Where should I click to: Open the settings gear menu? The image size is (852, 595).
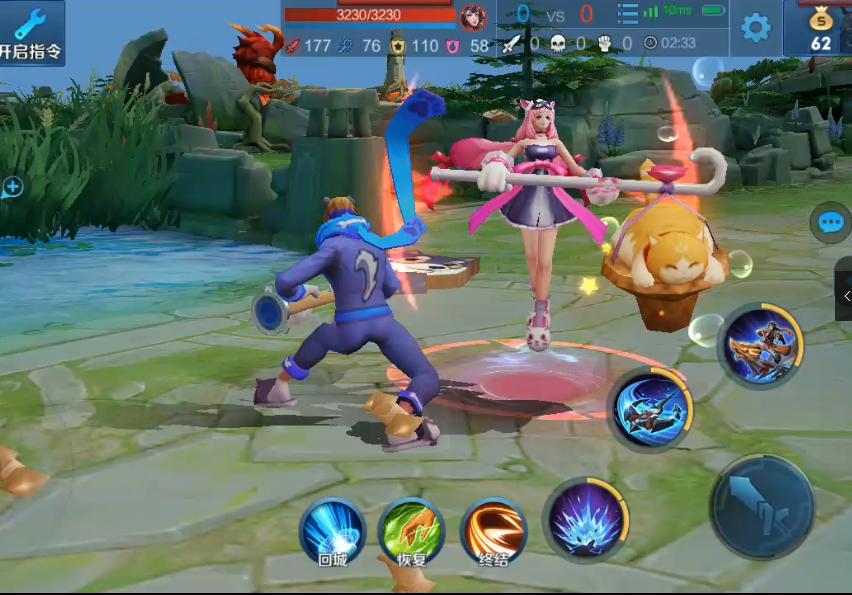[755, 27]
